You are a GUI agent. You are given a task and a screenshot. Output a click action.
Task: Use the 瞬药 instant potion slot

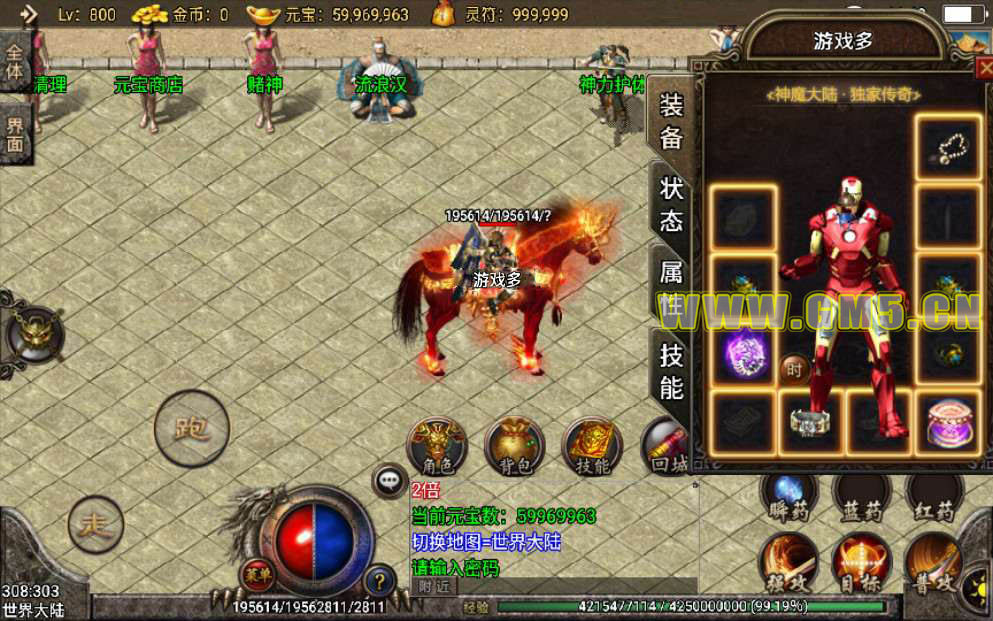(x=788, y=495)
